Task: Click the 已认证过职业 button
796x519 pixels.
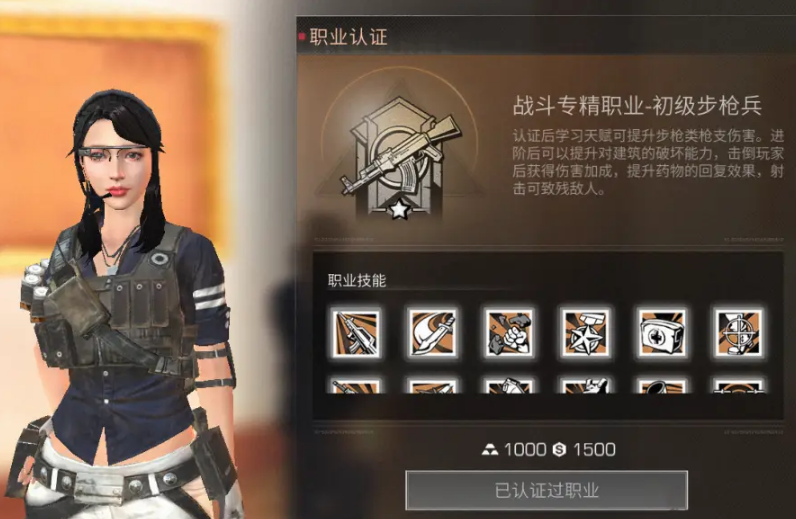Action: click(546, 490)
